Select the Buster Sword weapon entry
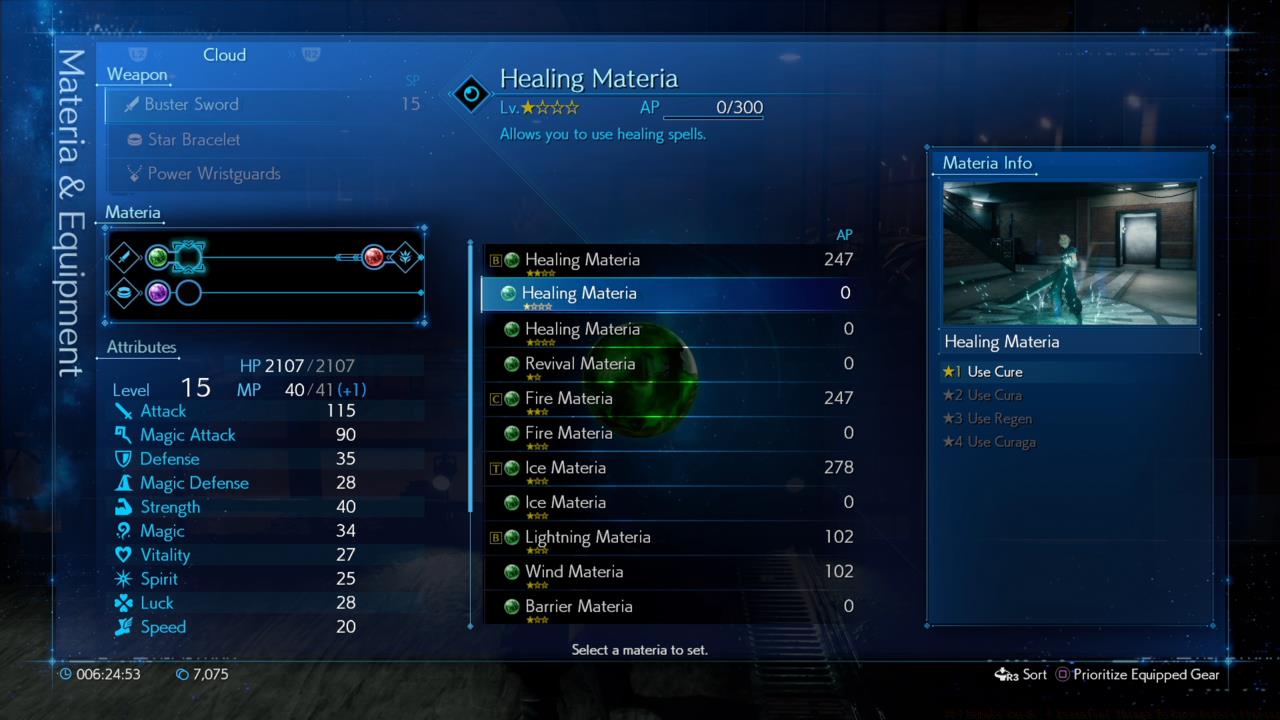The height and width of the screenshot is (720, 1280). click(192, 104)
